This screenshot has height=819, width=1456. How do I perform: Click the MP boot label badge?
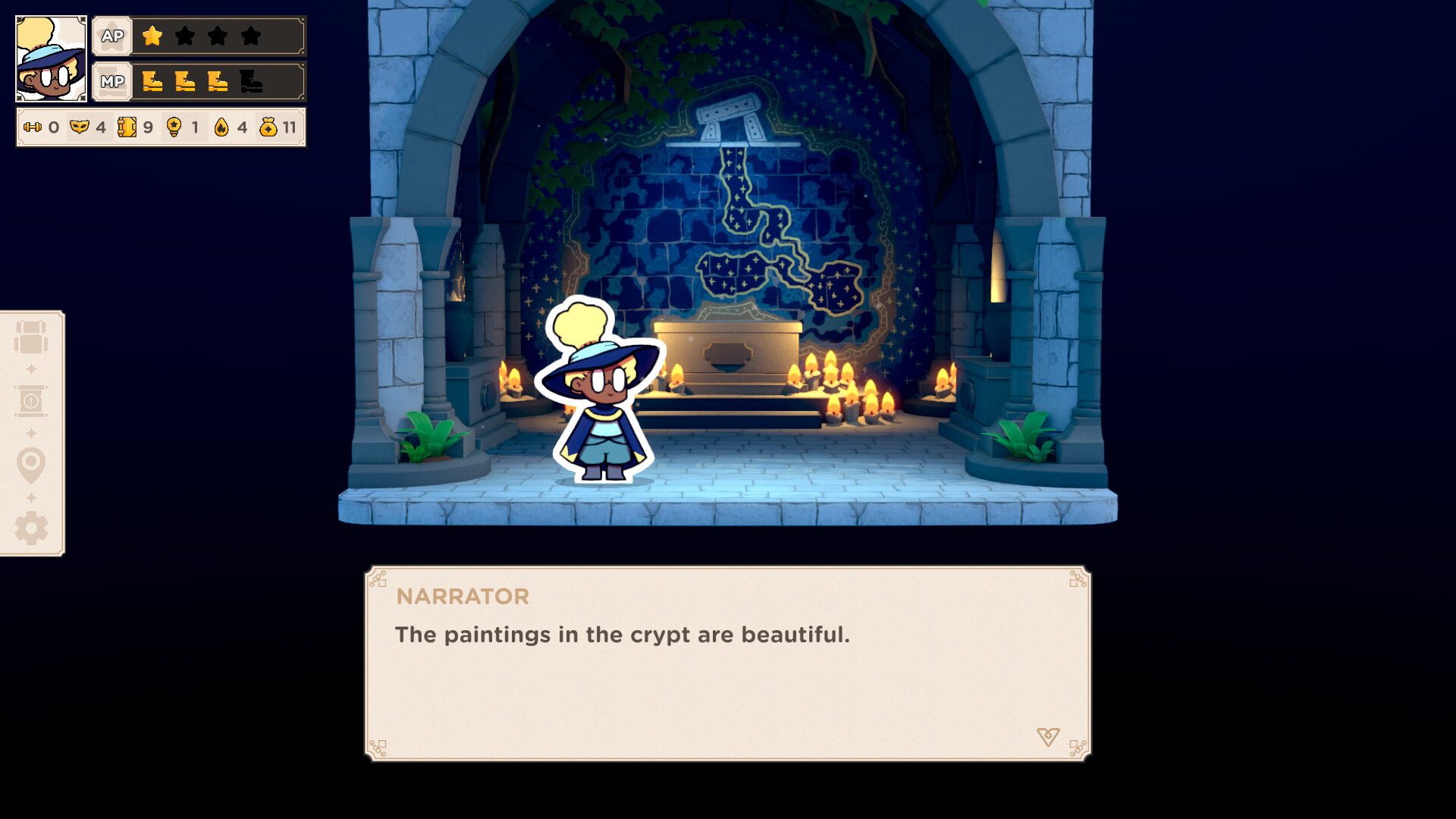pos(111,81)
